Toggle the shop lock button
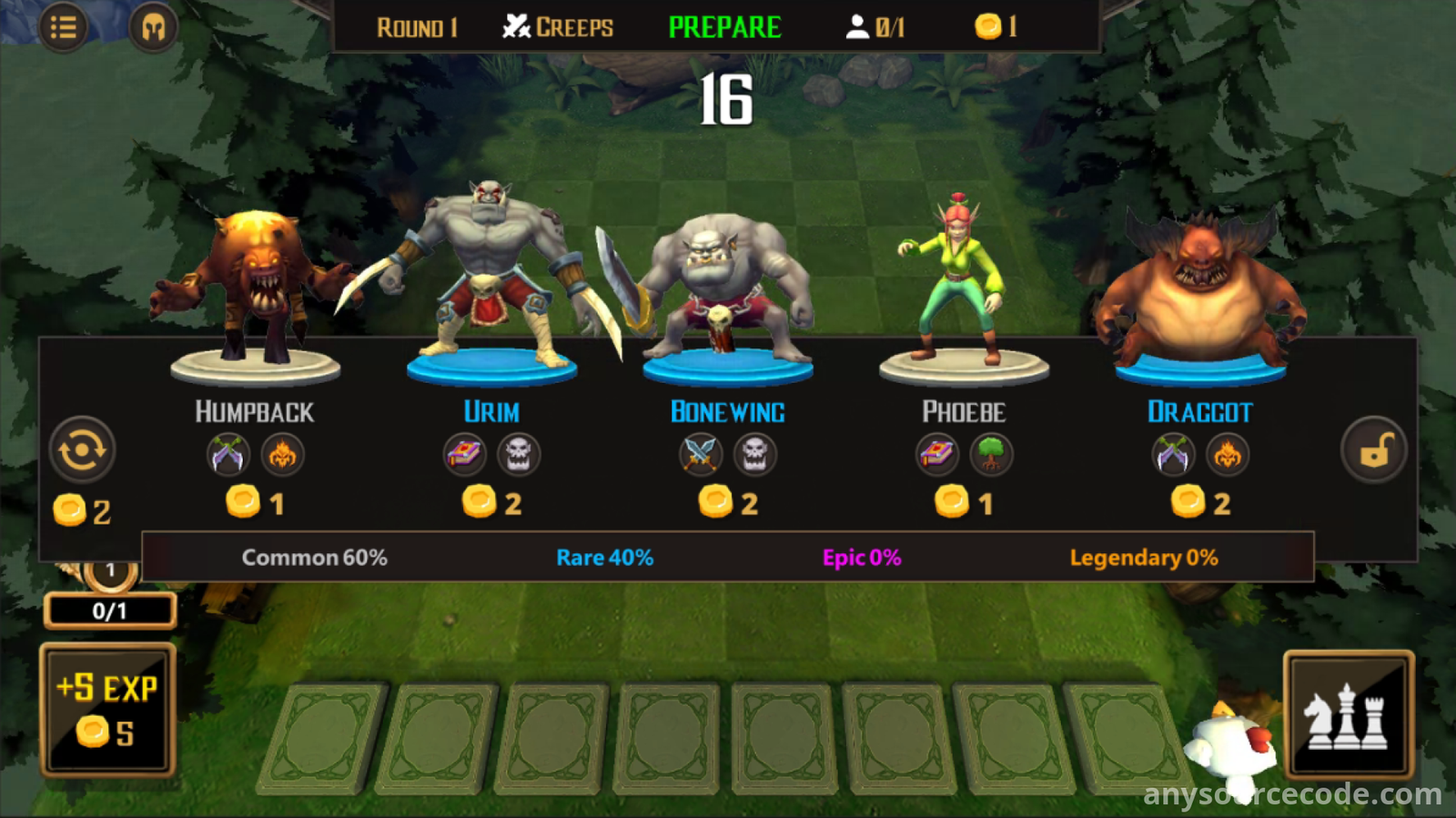The image size is (1456, 818). (x=1374, y=449)
